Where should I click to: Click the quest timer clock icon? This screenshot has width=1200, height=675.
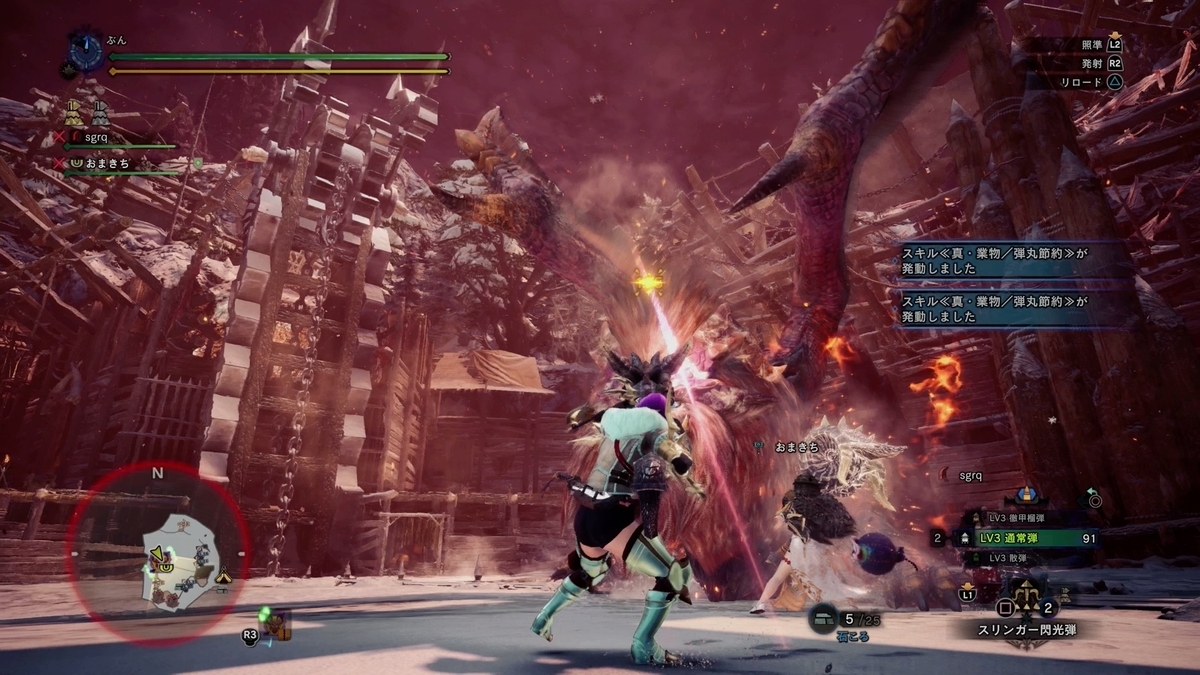coord(87,52)
